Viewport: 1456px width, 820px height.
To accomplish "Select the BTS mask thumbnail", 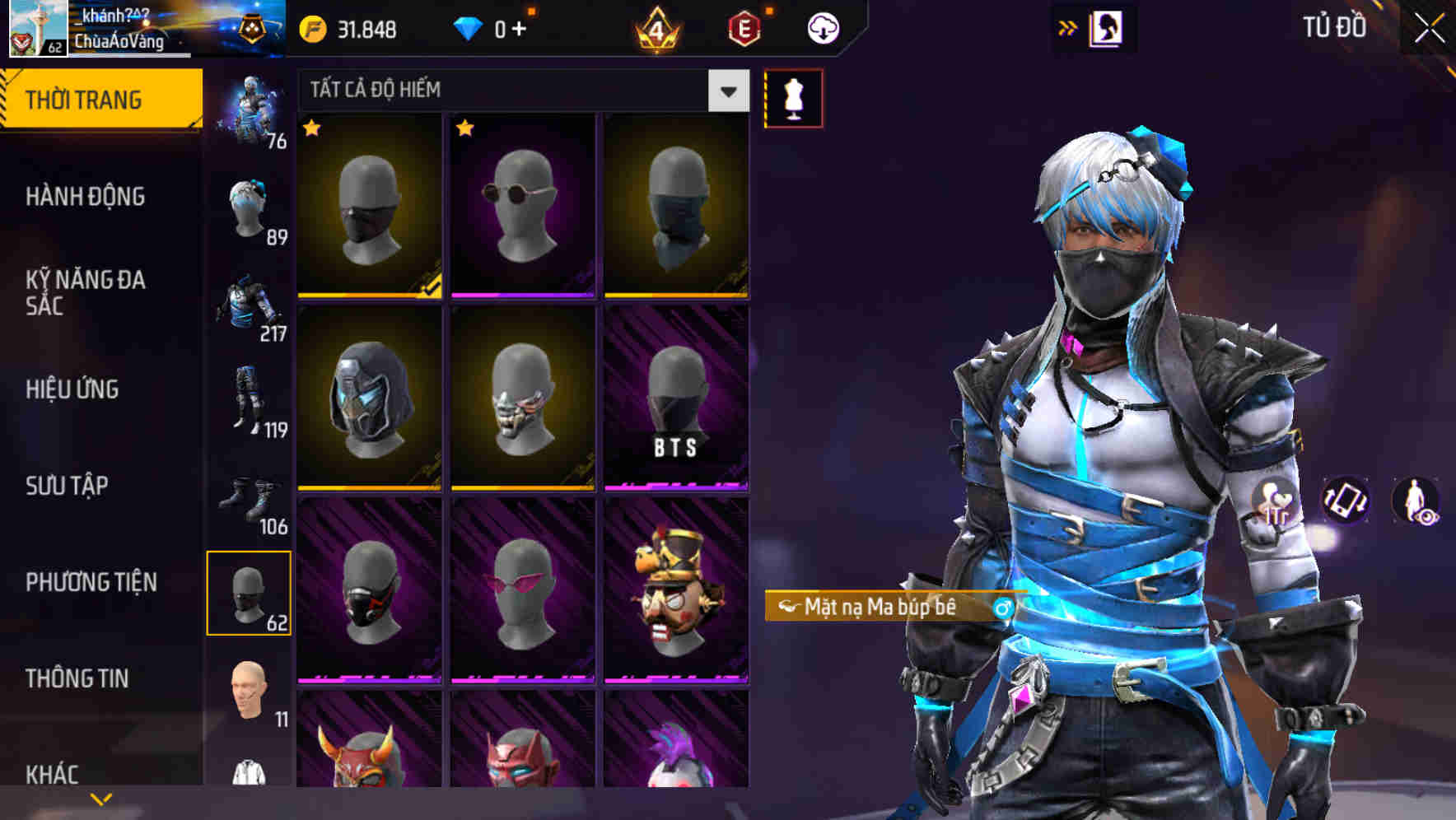I will 677,401.
